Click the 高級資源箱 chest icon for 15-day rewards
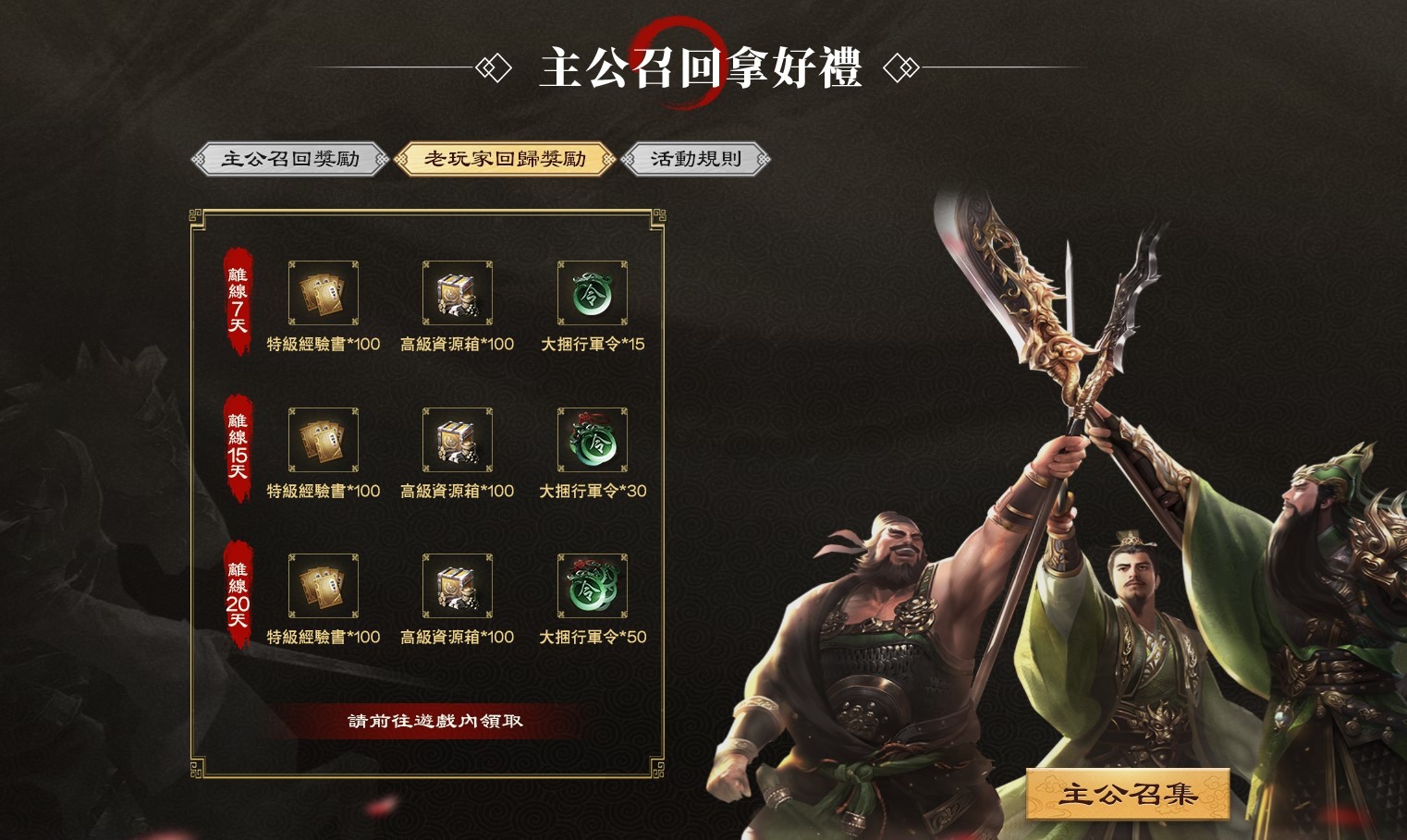Image resolution: width=1407 pixels, height=840 pixels. coord(457,441)
